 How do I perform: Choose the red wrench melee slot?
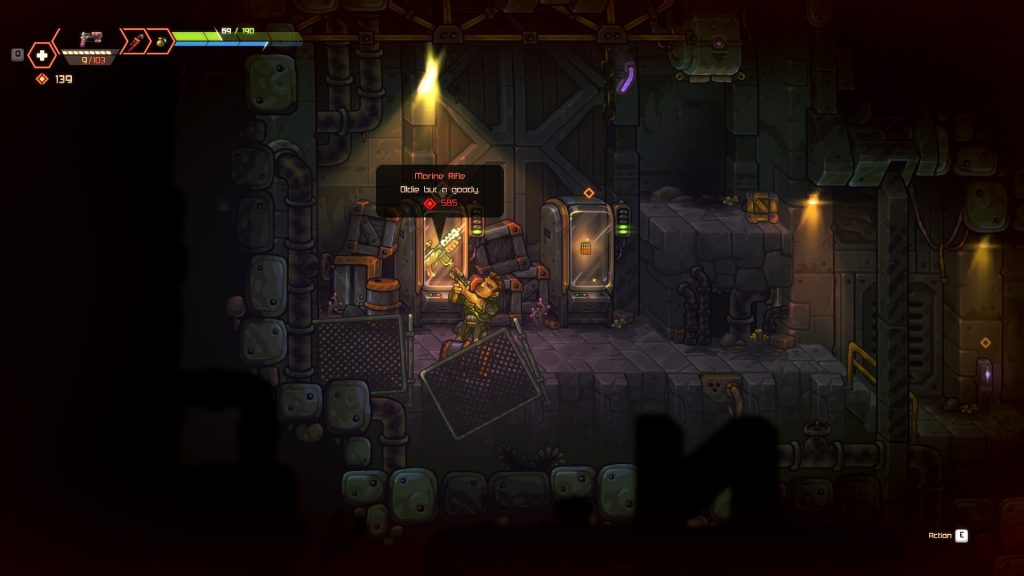pyautogui.click(x=133, y=41)
